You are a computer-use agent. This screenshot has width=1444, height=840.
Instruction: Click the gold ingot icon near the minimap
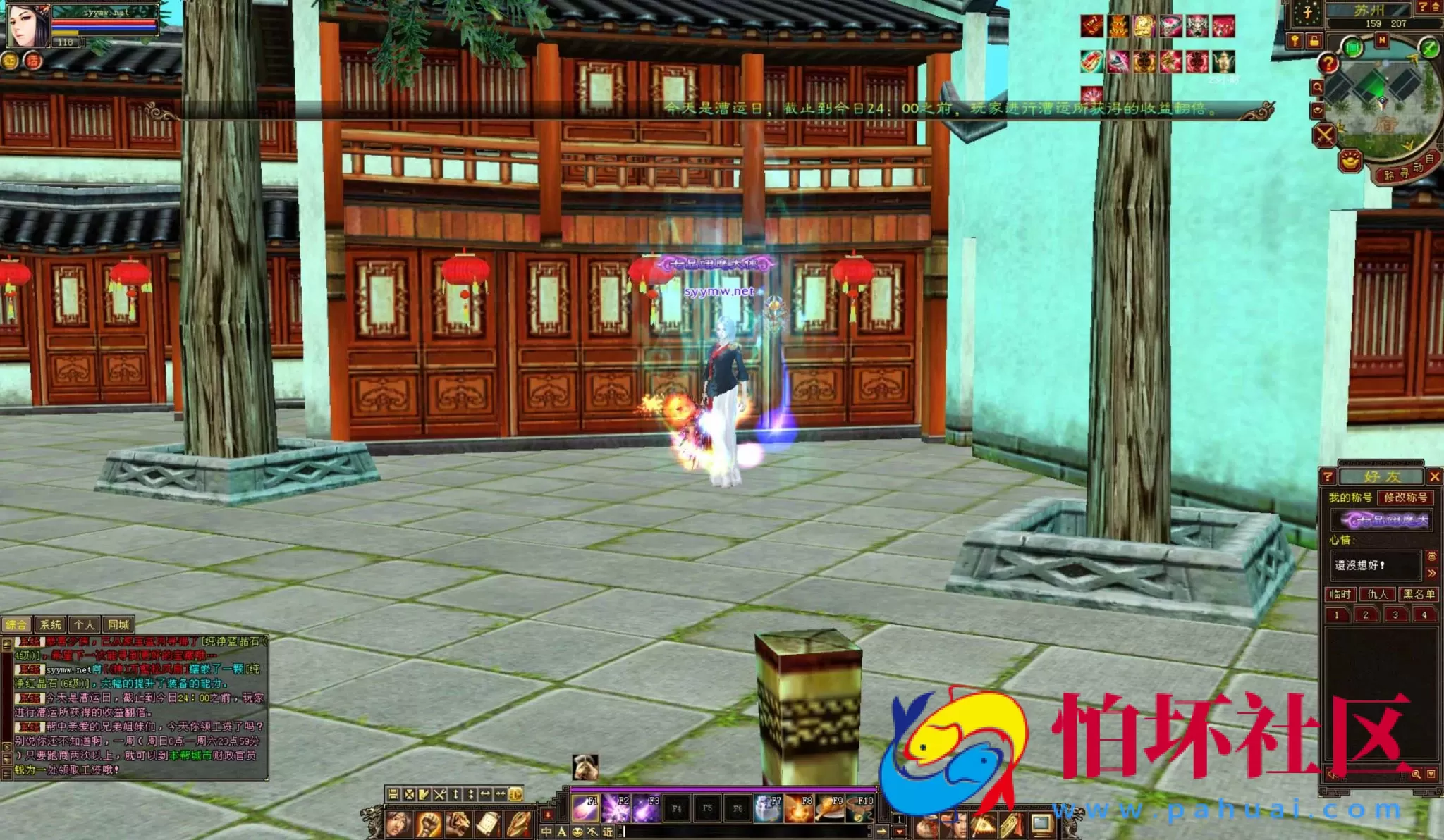[x=1350, y=161]
